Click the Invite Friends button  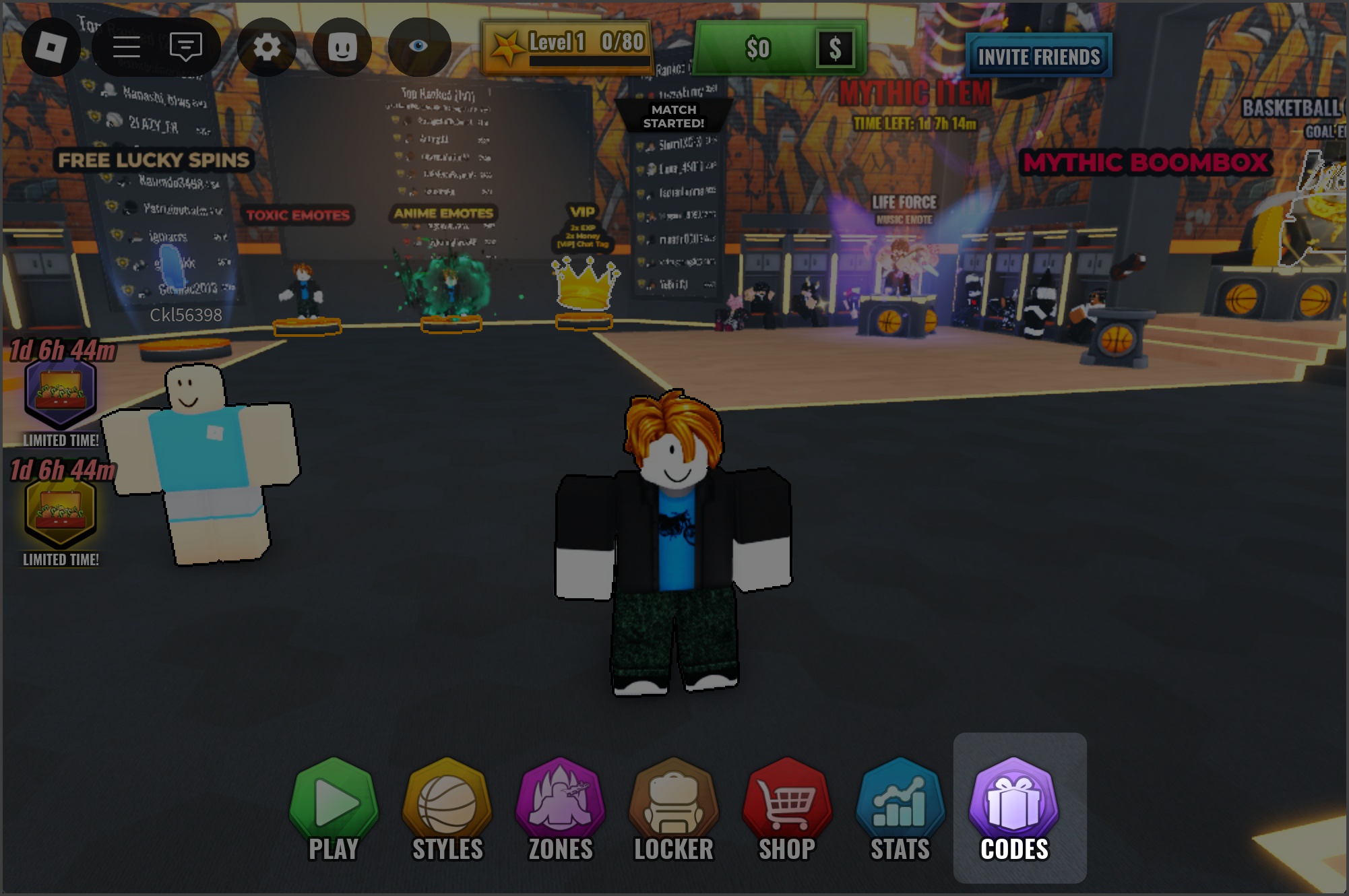(x=1038, y=57)
